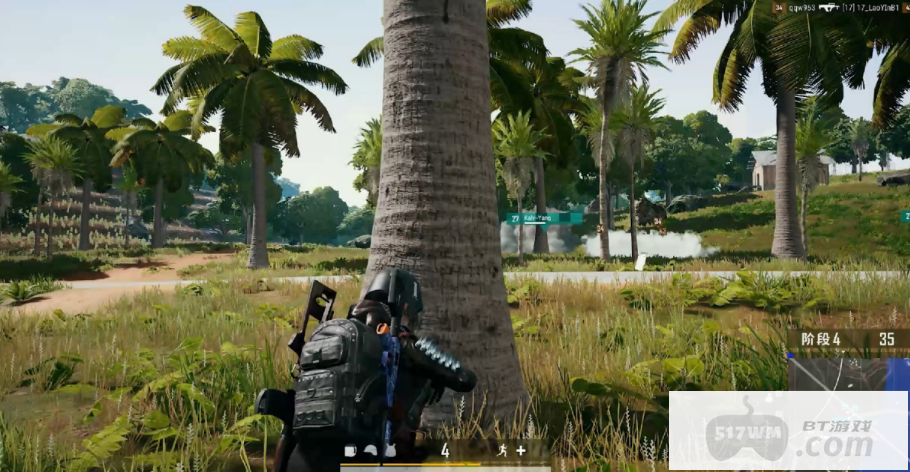Click the running figure boost icon
This screenshot has width=910, height=472.
point(502,450)
